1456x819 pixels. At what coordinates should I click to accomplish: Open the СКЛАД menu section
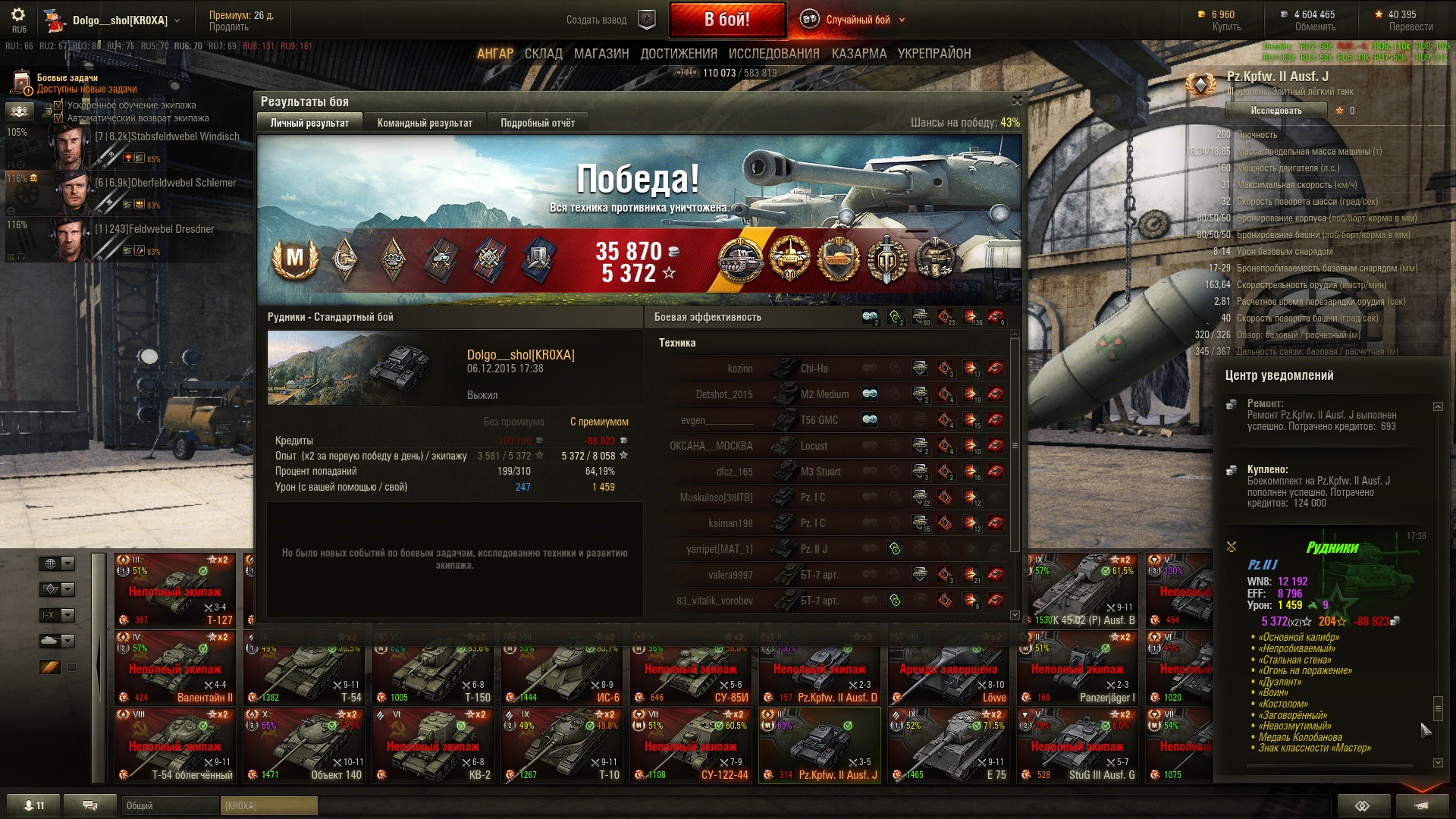click(x=543, y=54)
